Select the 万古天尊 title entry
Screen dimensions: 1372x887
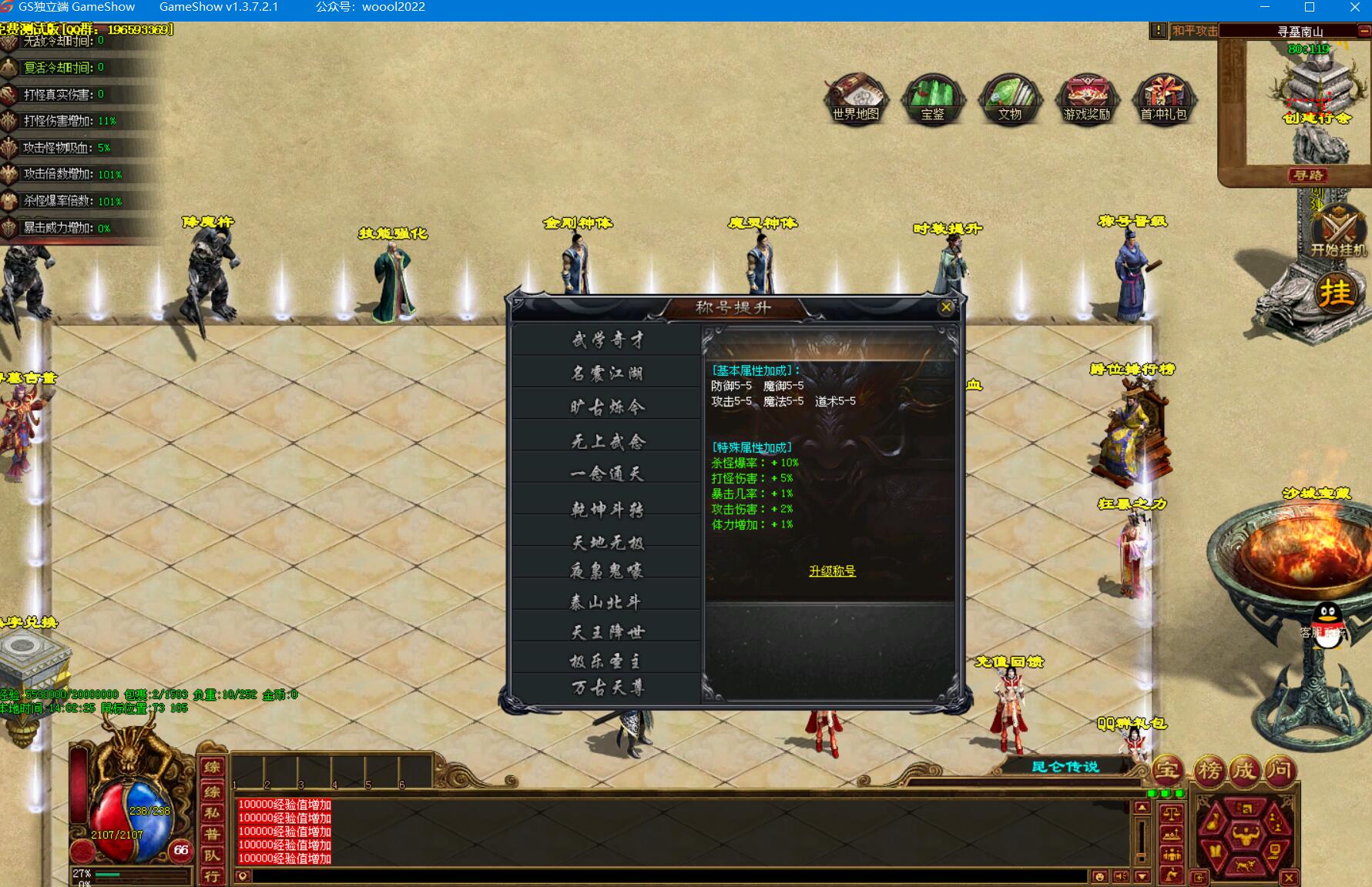[607, 688]
